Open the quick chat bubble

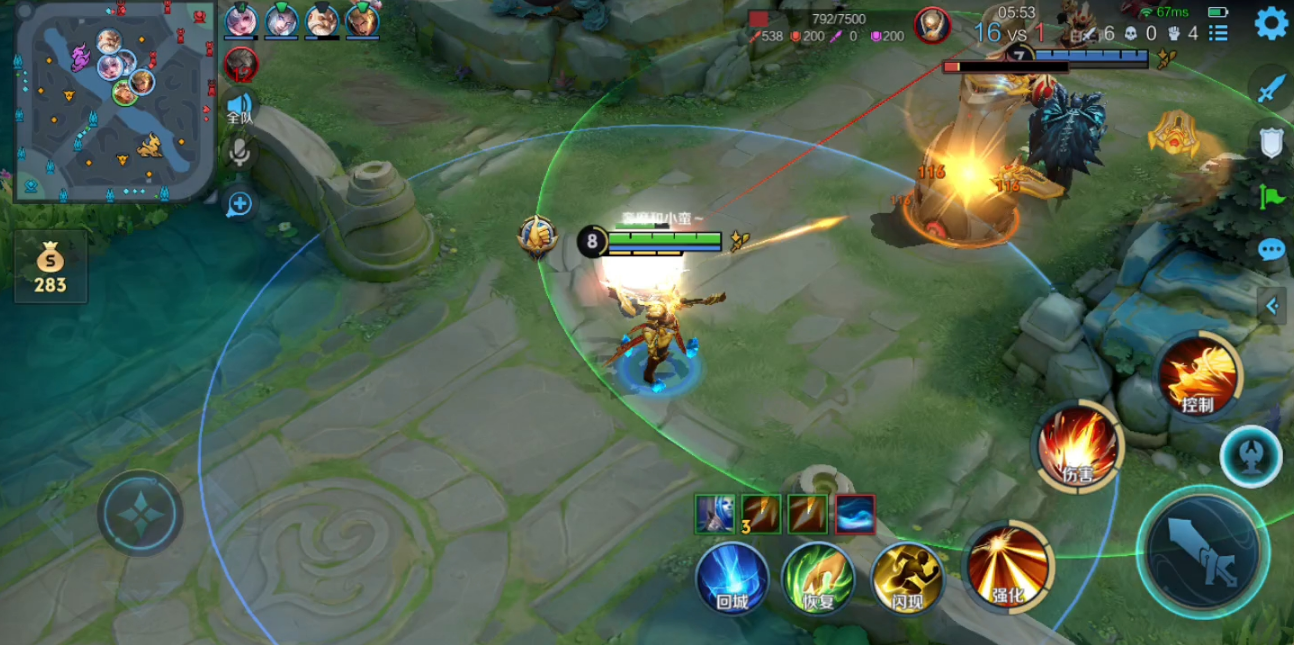[1271, 250]
